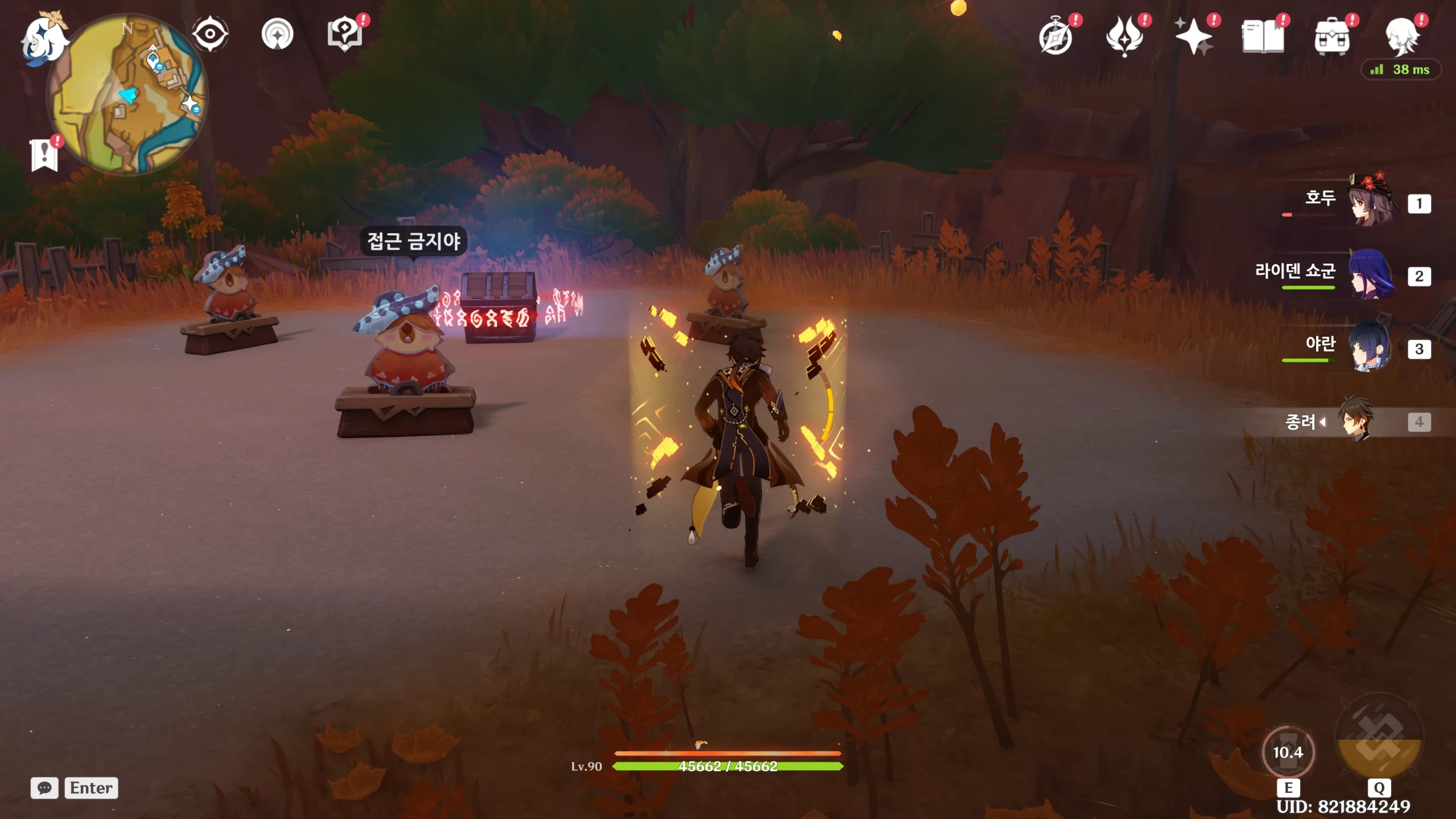Open the tutorial question-mark icon
Viewport: 1456px width, 819px height.
point(344,34)
